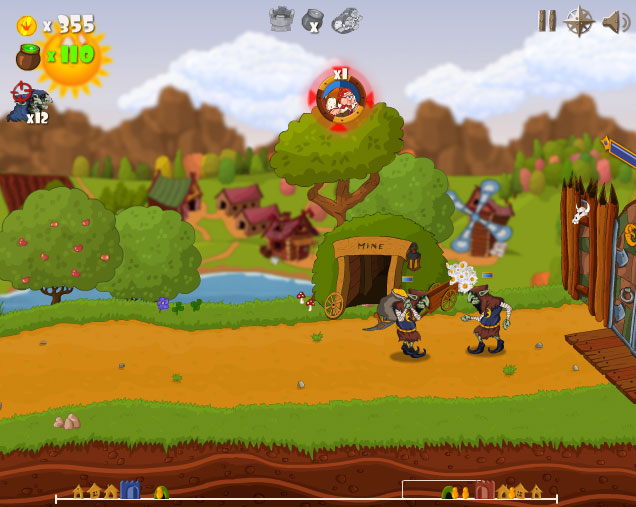The height and width of the screenshot is (507, 636).
Task: Click the blue castle on the level minimap
Action: click(130, 490)
